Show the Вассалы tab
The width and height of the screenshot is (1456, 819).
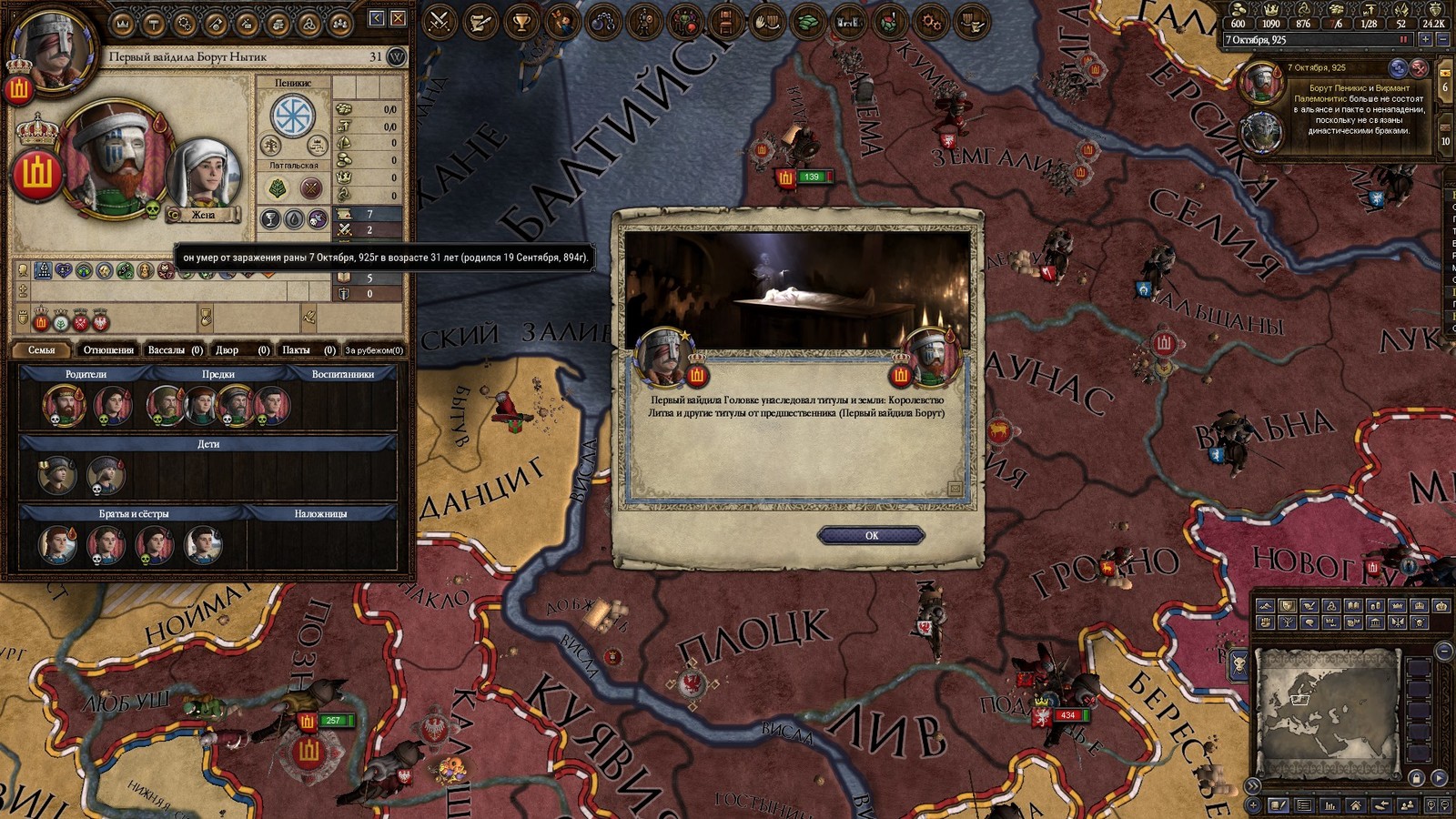point(174,349)
